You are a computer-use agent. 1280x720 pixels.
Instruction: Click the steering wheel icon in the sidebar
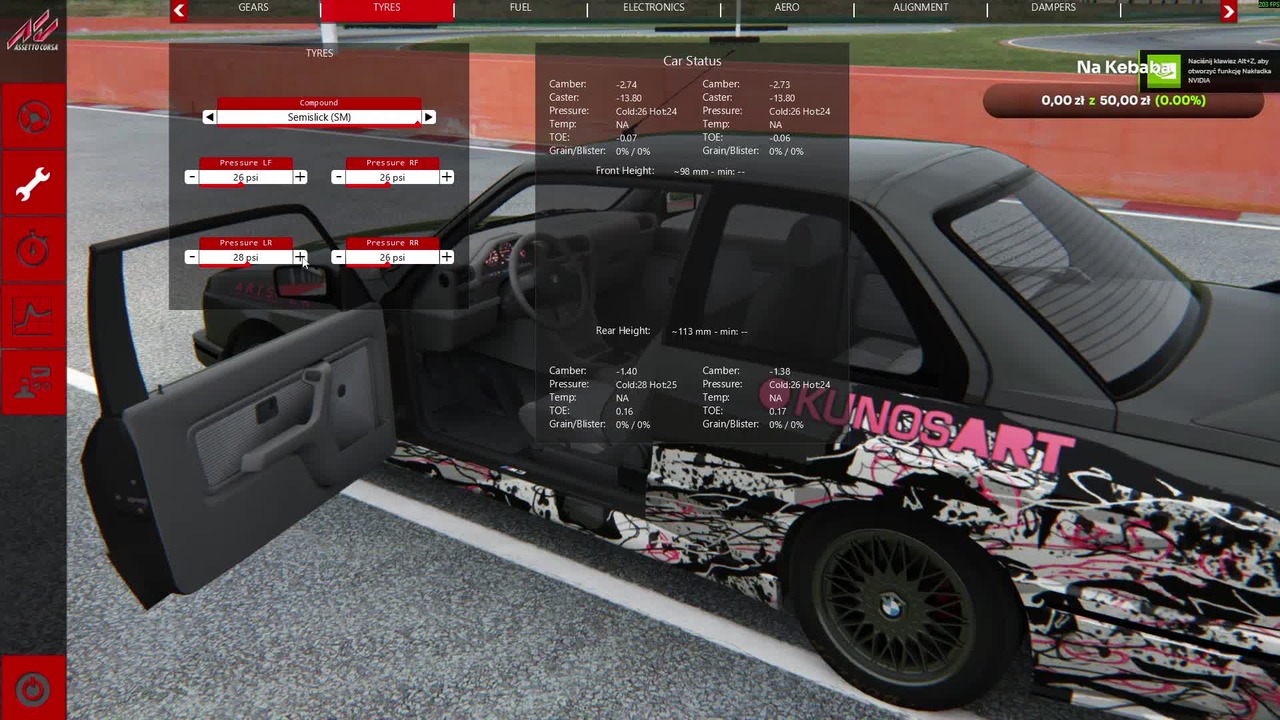point(33,117)
